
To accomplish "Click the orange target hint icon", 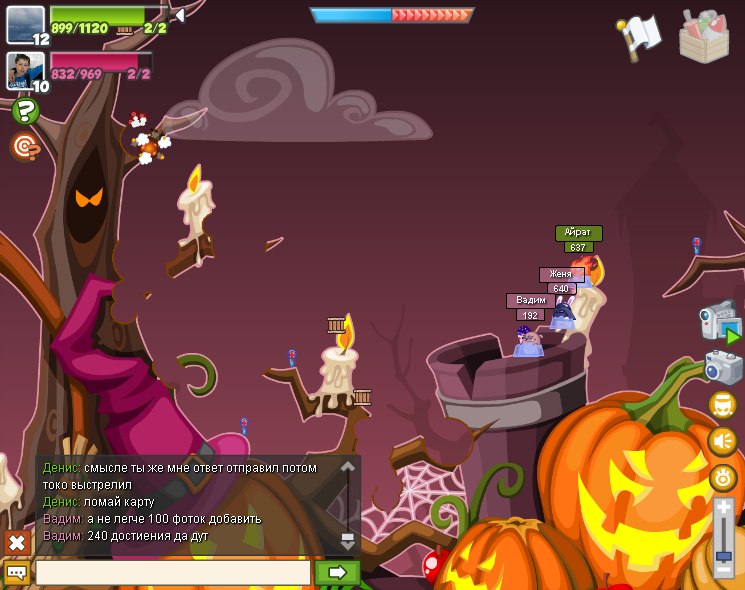I will 25,147.
